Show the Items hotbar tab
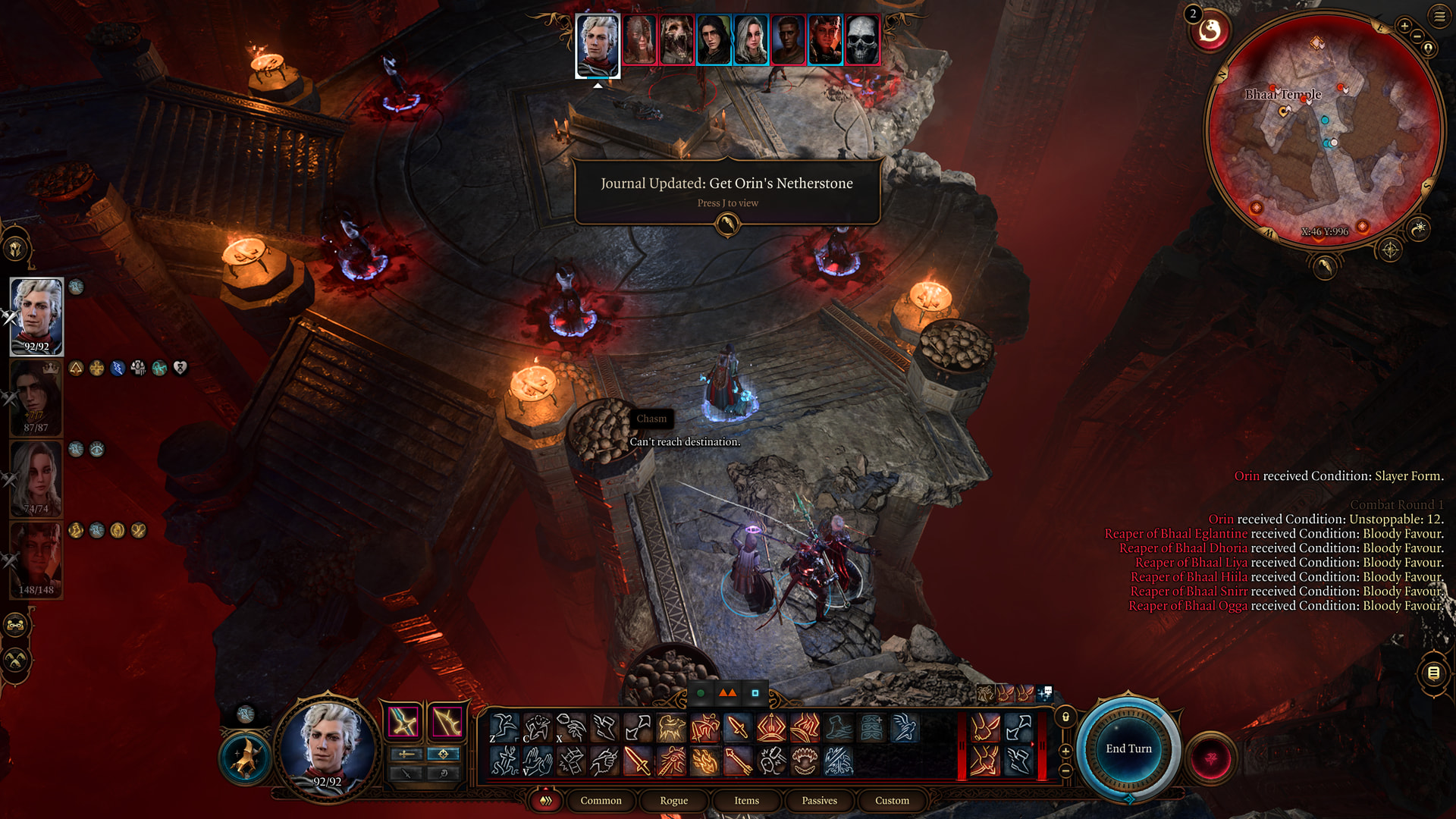This screenshot has height=819, width=1456. point(746,801)
